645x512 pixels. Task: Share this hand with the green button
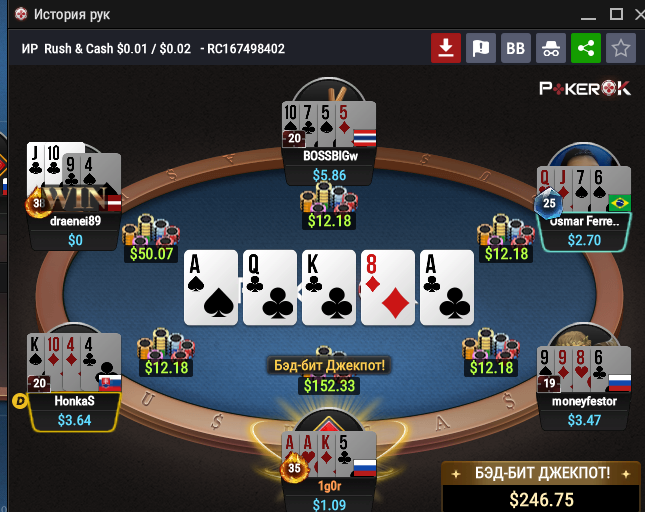(x=585, y=48)
